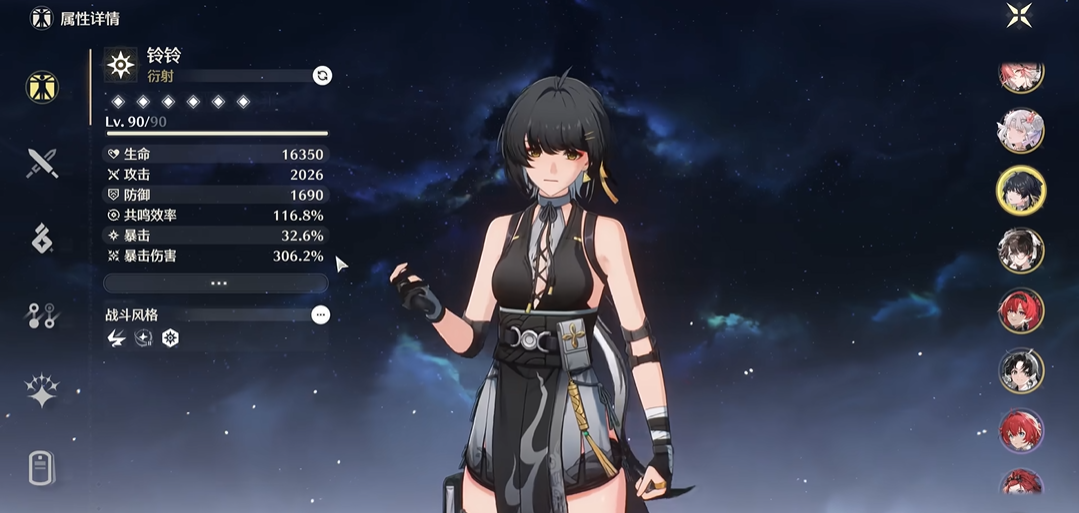Open the bottom card-shaped tab in the left sidebar
This screenshot has width=1079, height=513.
coord(41,467)
